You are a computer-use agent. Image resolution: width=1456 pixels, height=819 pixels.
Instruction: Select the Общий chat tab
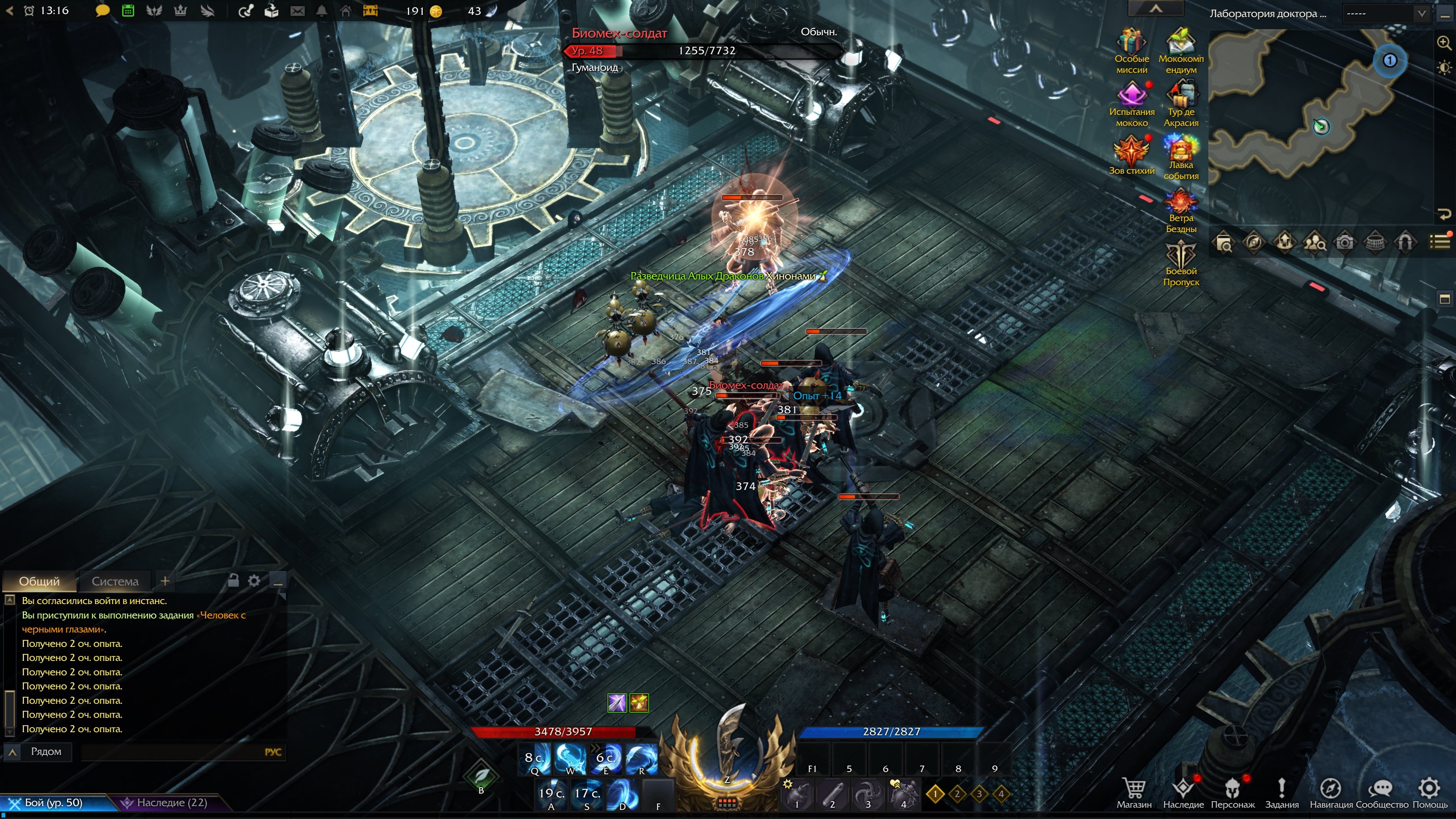tap(39, 581)
